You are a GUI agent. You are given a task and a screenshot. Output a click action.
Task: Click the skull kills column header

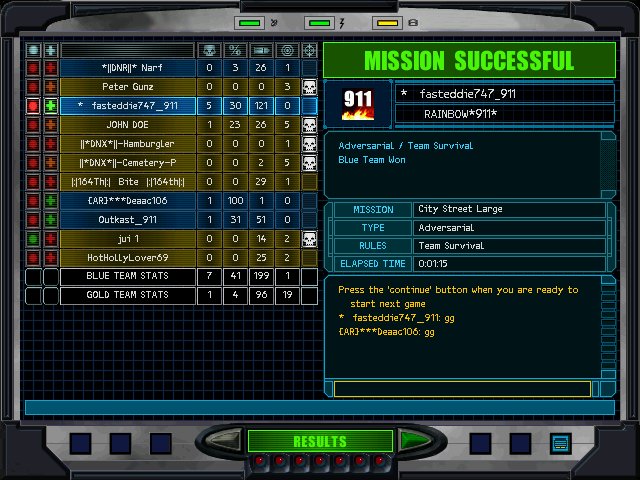pyautogui.click(x=209, y=49)
